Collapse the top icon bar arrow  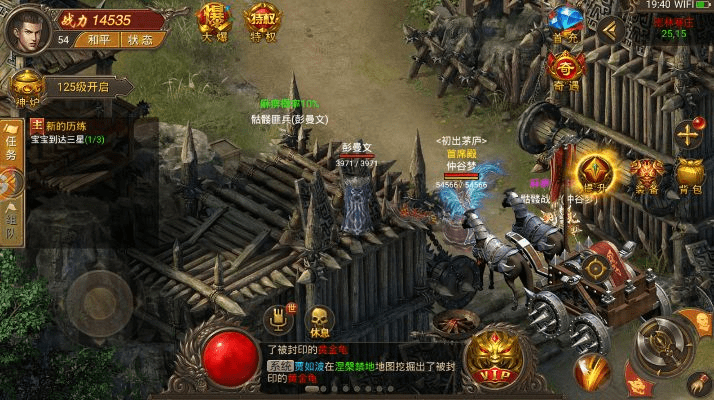coord(609,29)
